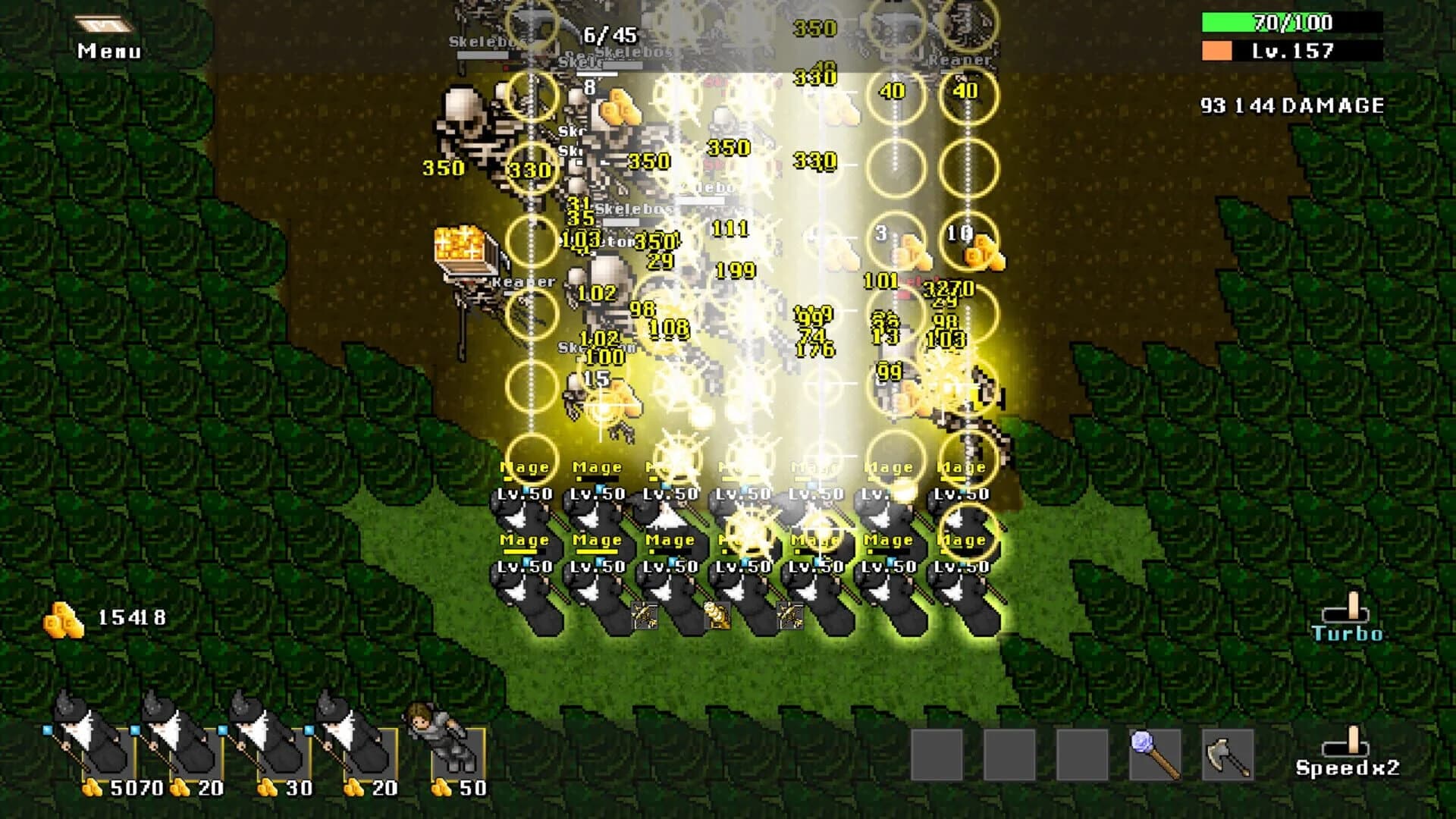1456x819 pixels.
Task: Click the crossed-bones loot icon under a mage
Action: click(x=643, y=616)
